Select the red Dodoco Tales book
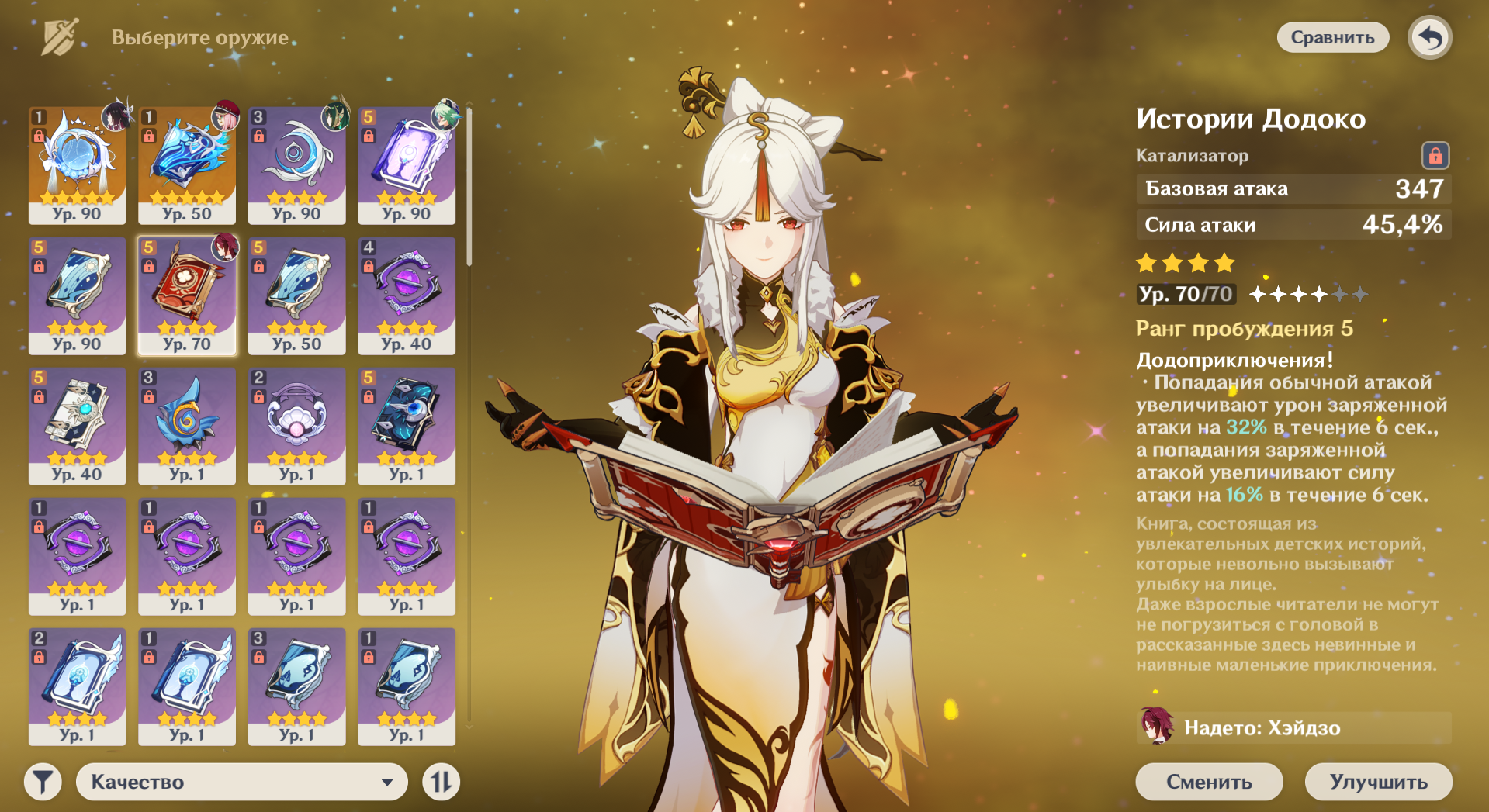The image size is (1489, 812). pos(187,295)
